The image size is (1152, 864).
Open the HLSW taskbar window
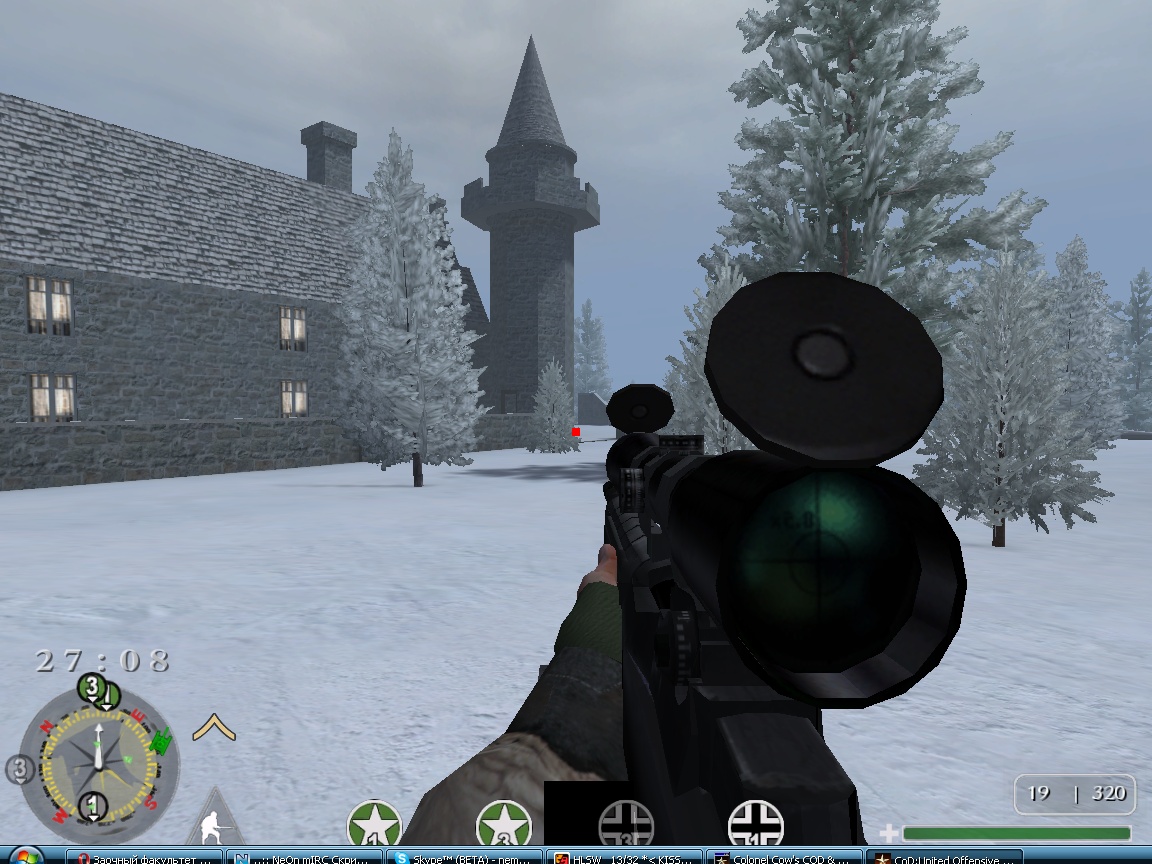624,857
